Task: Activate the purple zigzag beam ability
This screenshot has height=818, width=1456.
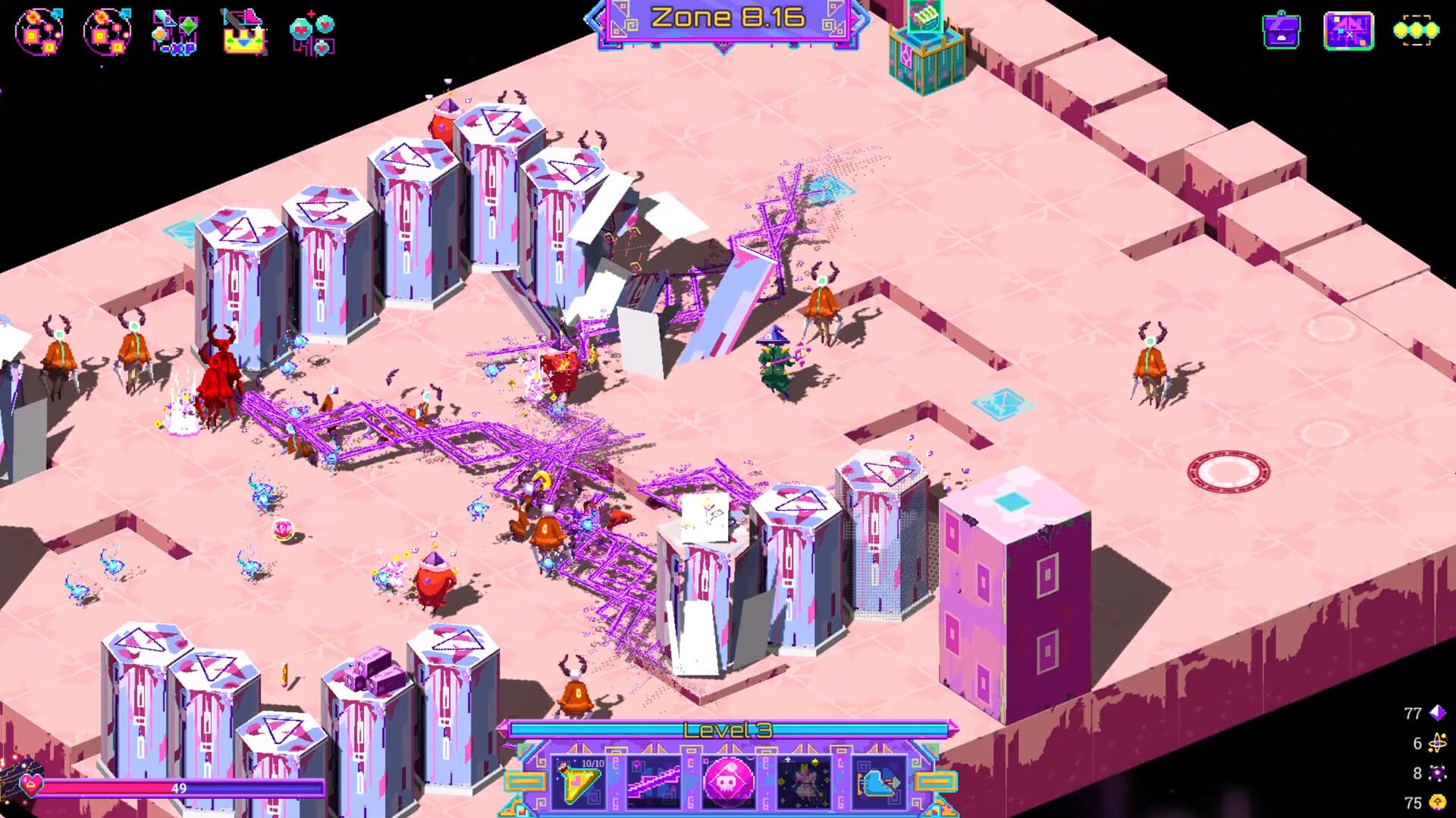Action: (653, 782)
